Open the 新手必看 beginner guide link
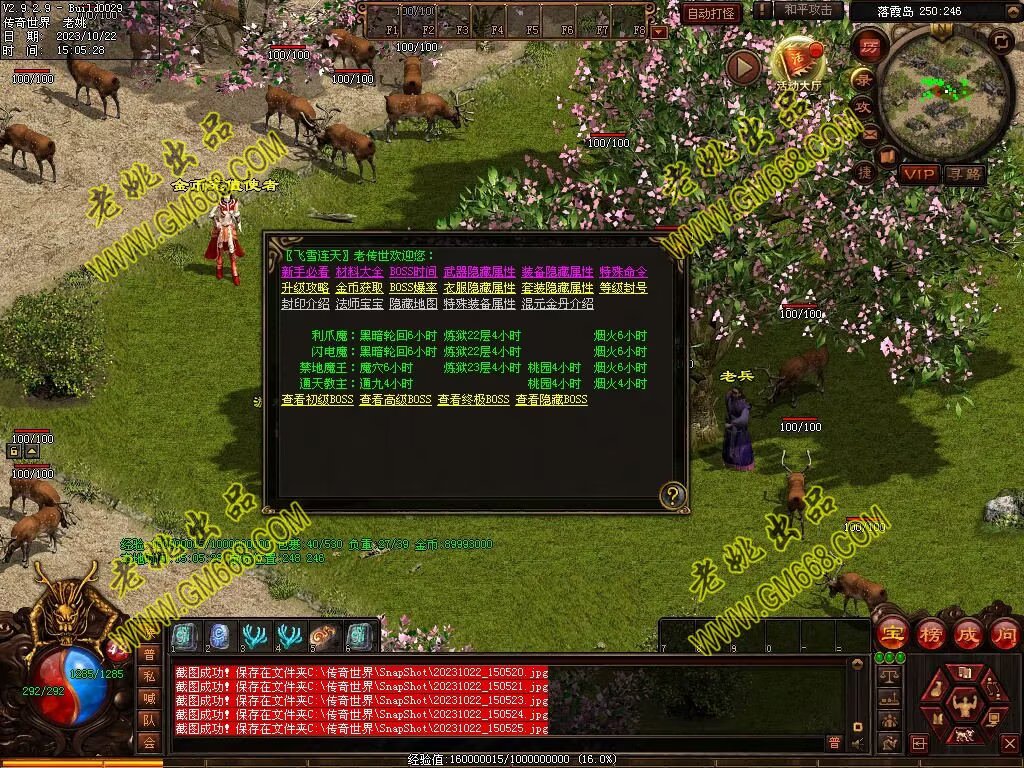 (x=305, y=272)
